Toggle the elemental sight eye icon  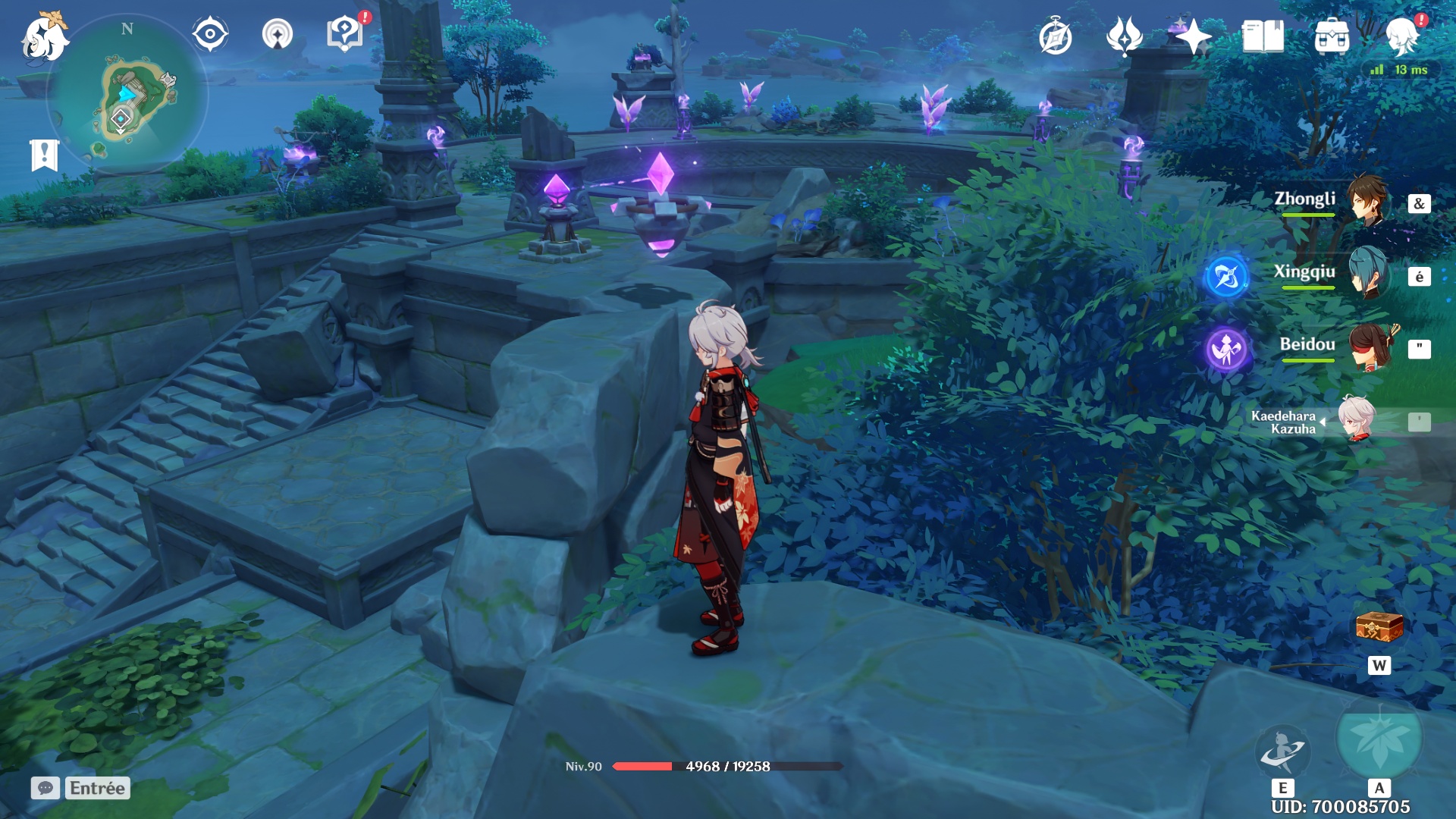(210, 34)
